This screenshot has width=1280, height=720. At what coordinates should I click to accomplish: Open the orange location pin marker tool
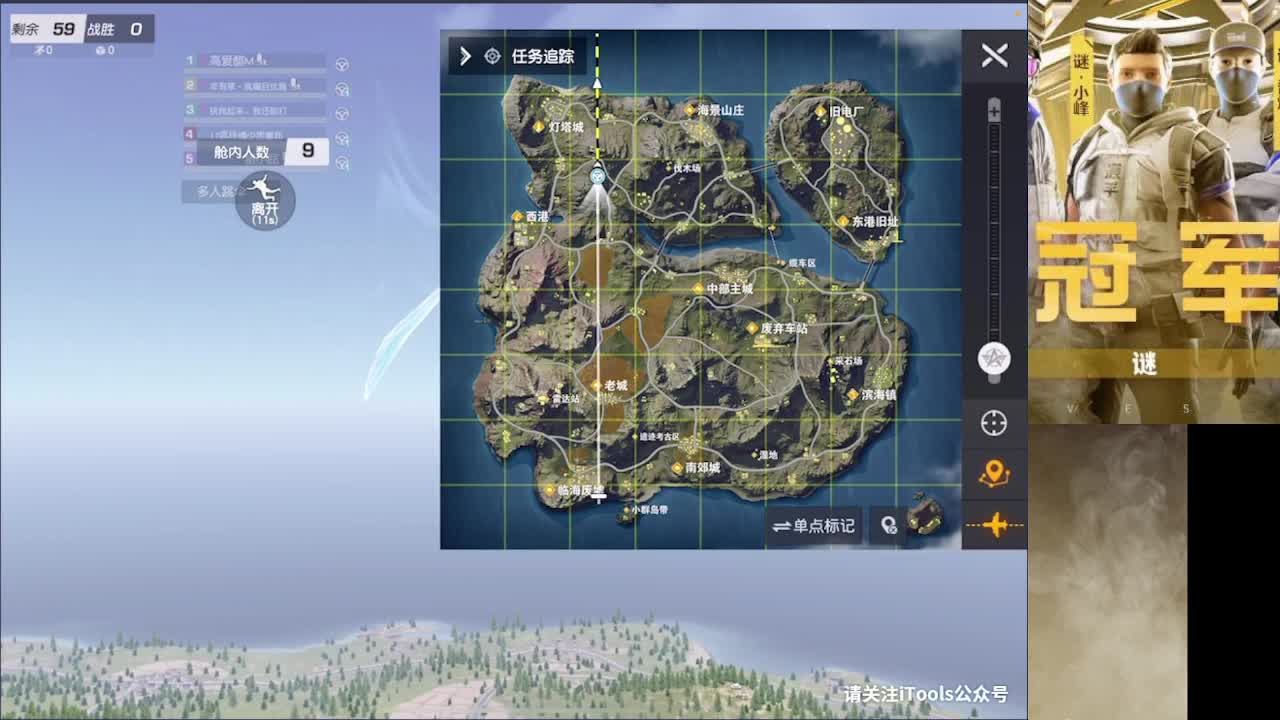(994, 473)
